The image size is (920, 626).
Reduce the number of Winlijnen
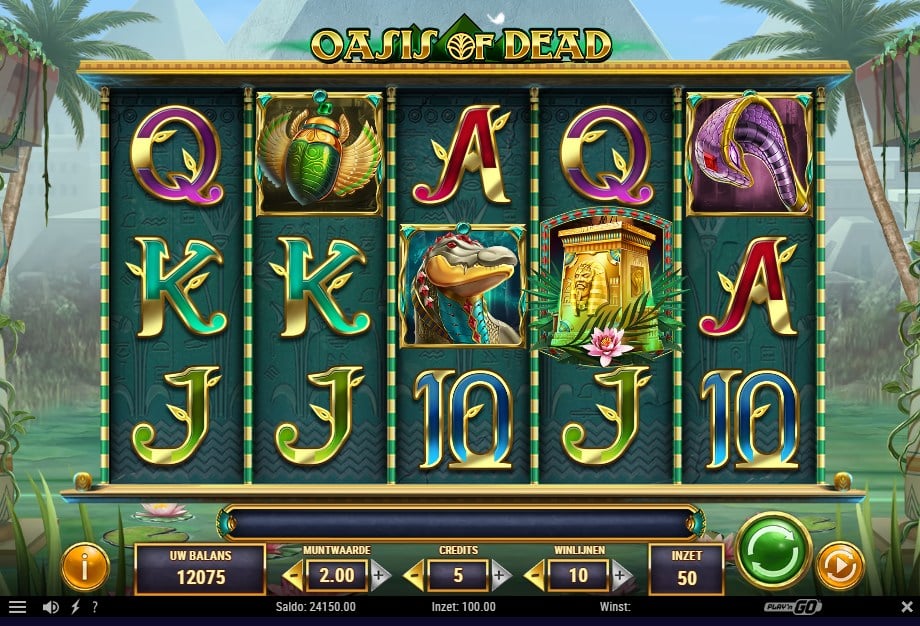click(x=532, y=575)
